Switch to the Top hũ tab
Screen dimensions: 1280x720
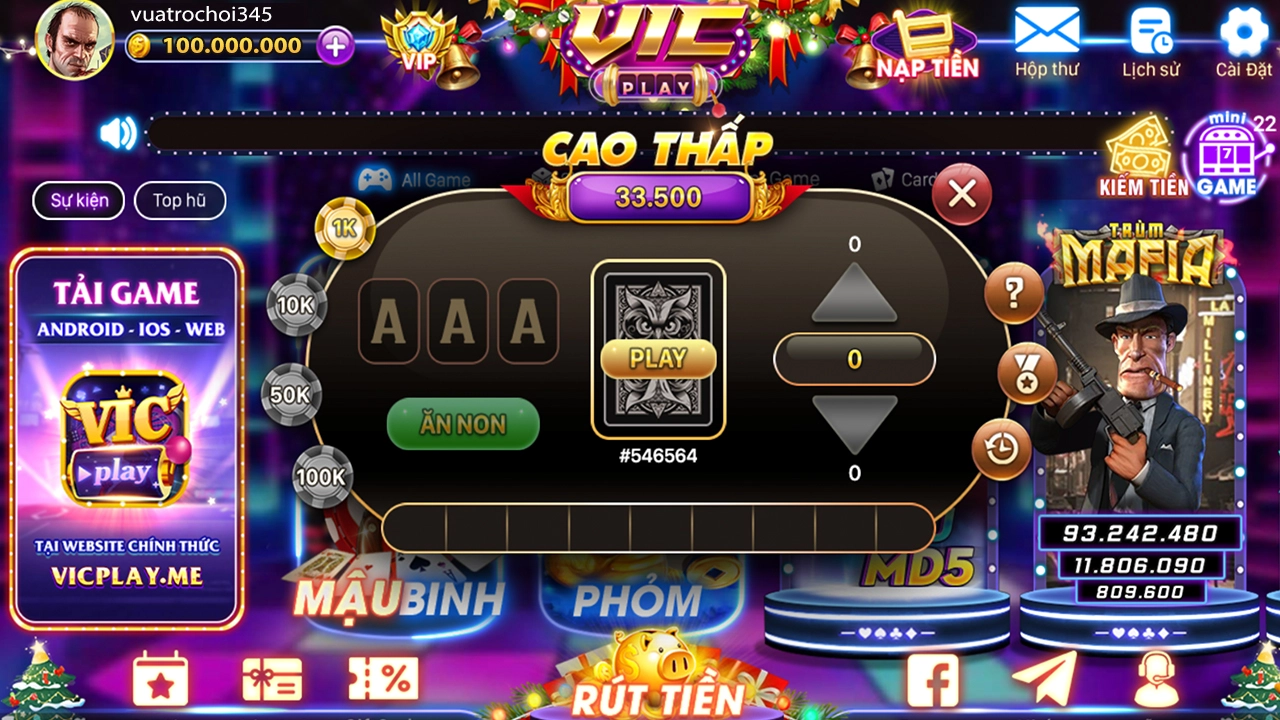tap(180, 200)
